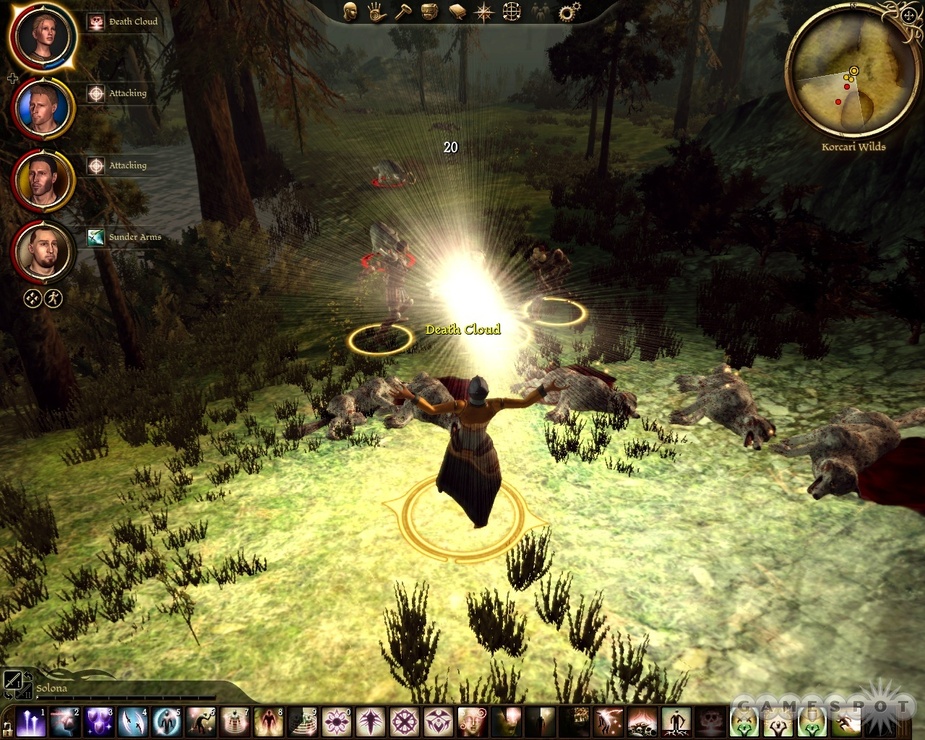Open the skills hand icon
Image resolution: width=925 pixels, height=740 pixels.
tap(376, 12)
